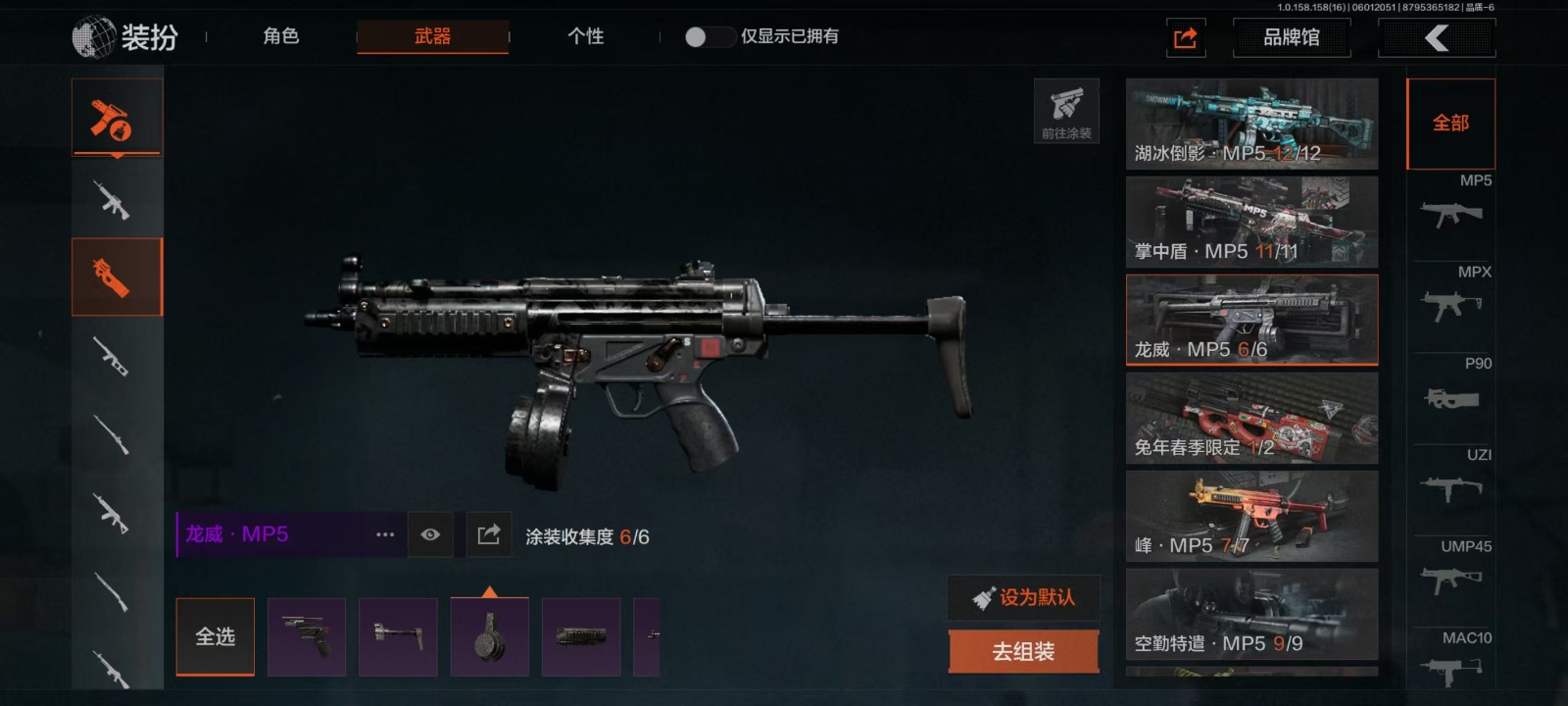
Task: Select the 峰 MP5 skin
Action: pos(1251,516)
